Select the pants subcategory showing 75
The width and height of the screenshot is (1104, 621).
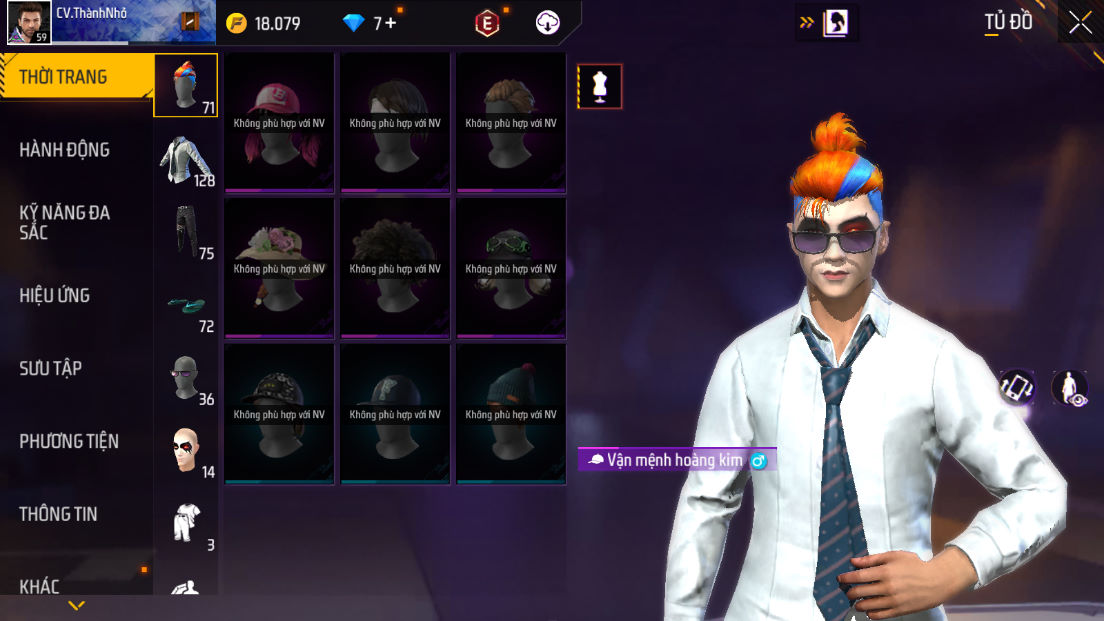click(x=186, y=232)
